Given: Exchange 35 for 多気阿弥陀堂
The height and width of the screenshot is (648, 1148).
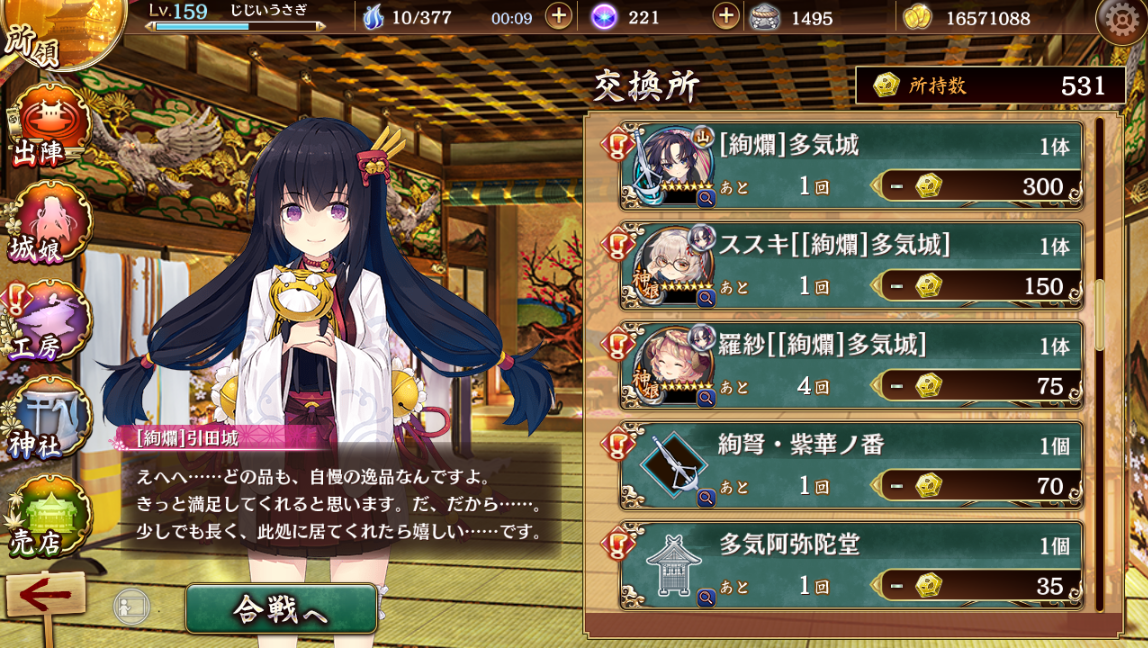Looking at the screenshot, I should click(978, 585).
